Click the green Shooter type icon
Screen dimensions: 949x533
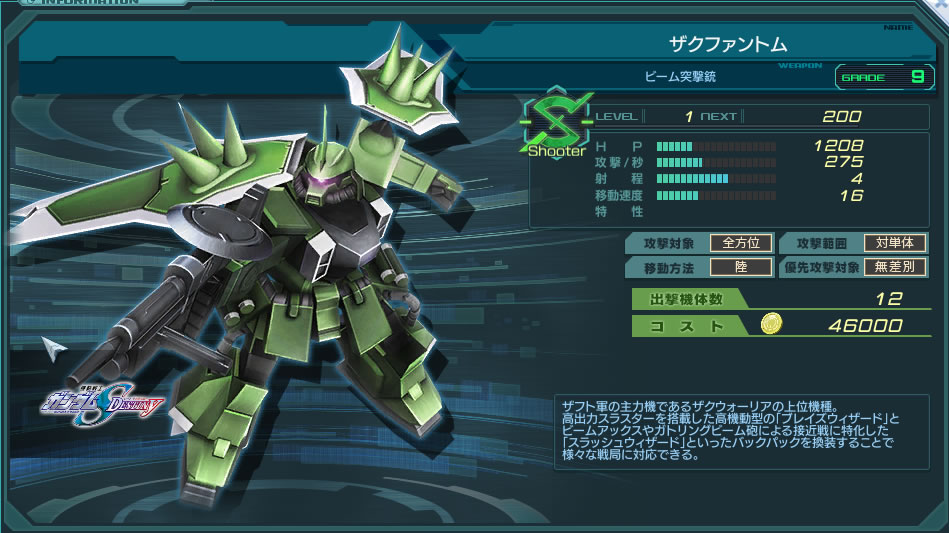(555, 124)
